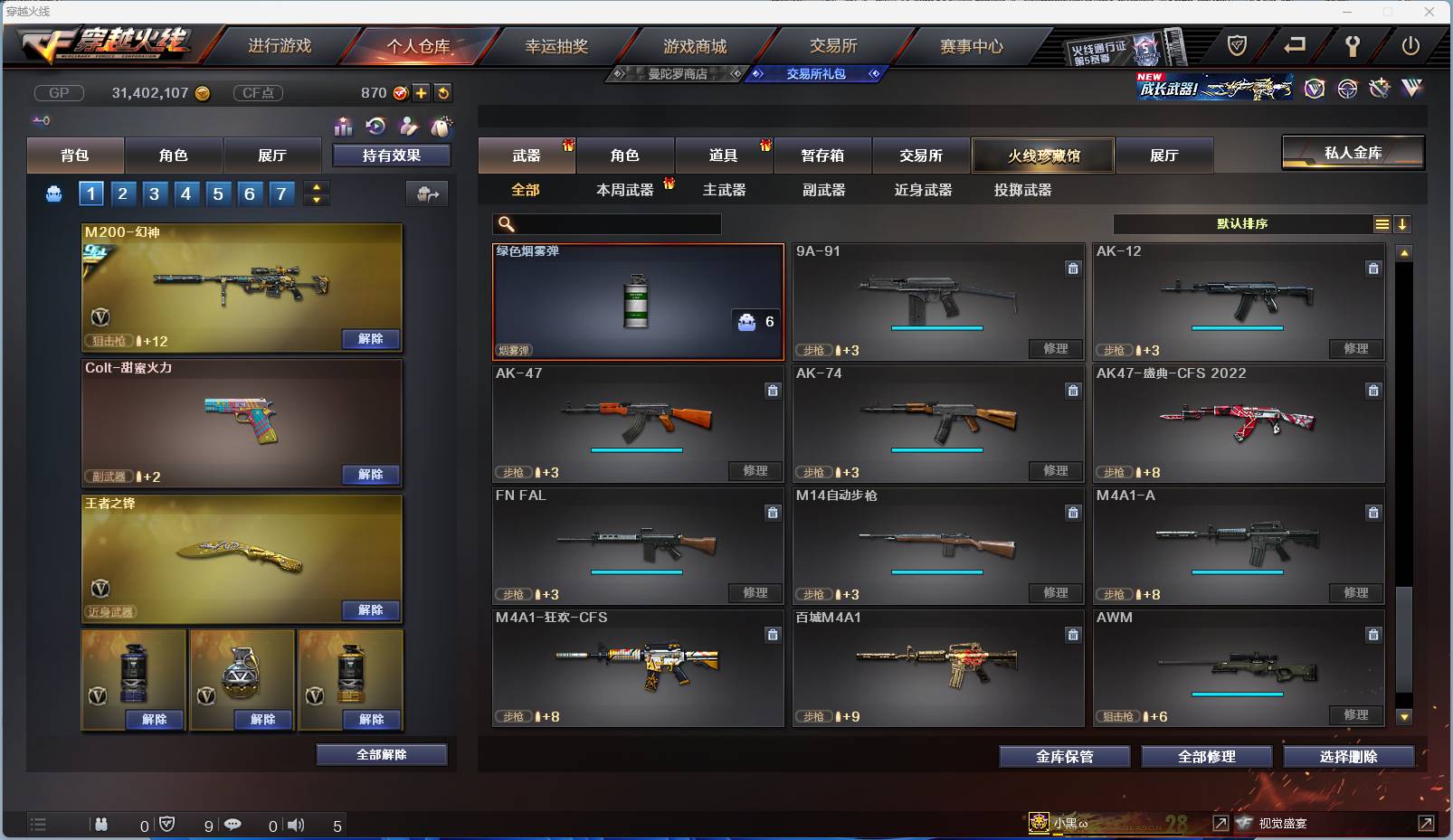Click the trash delete icon on the 9A-91 card
Viewport: 1453px width, 840px height.
coord(1073,269)
